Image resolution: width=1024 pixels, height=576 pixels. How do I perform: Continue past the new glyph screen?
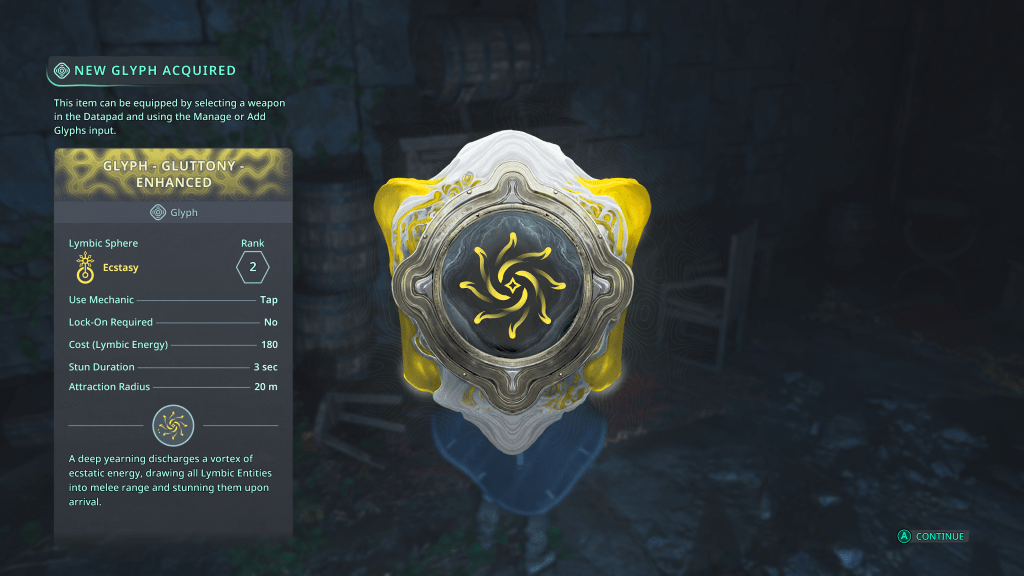tap(932, 536)
